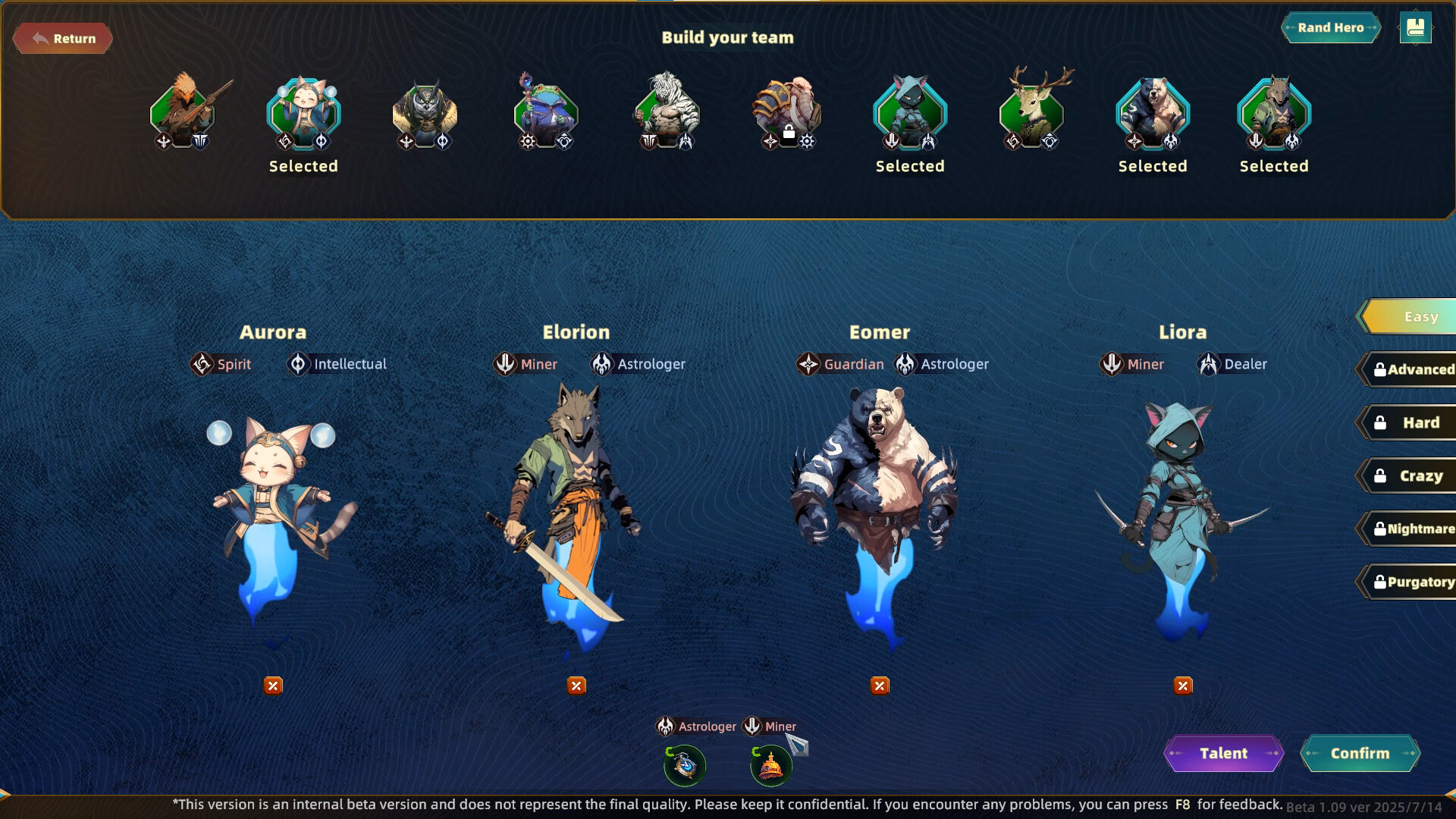Remove Elorion from the team
Viewport: 1456px width, 819px height.
(x=576, y=686)
